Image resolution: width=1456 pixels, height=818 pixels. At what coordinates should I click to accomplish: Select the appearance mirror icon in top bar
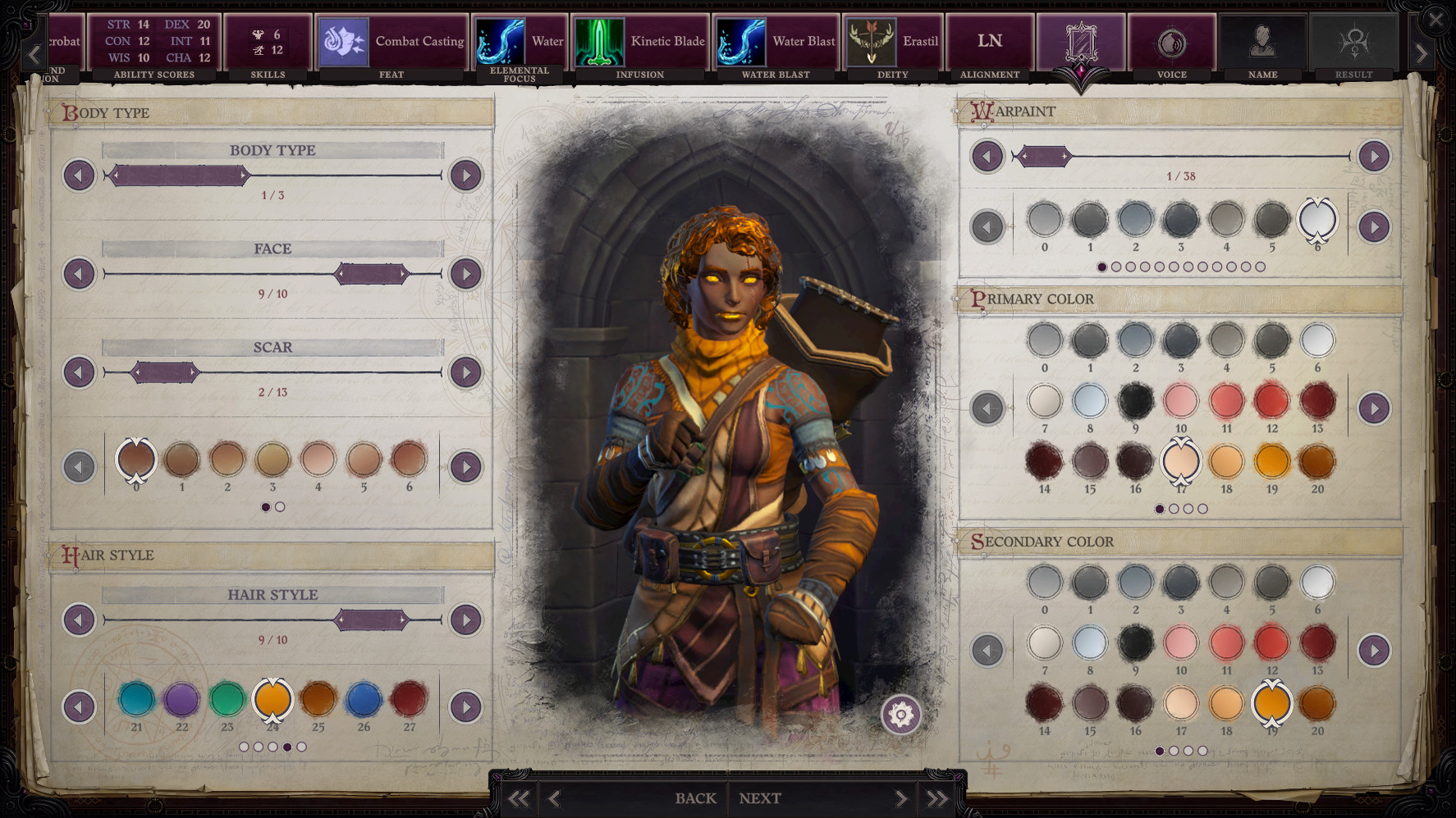pyautogui.click(x=1081, y=41)
